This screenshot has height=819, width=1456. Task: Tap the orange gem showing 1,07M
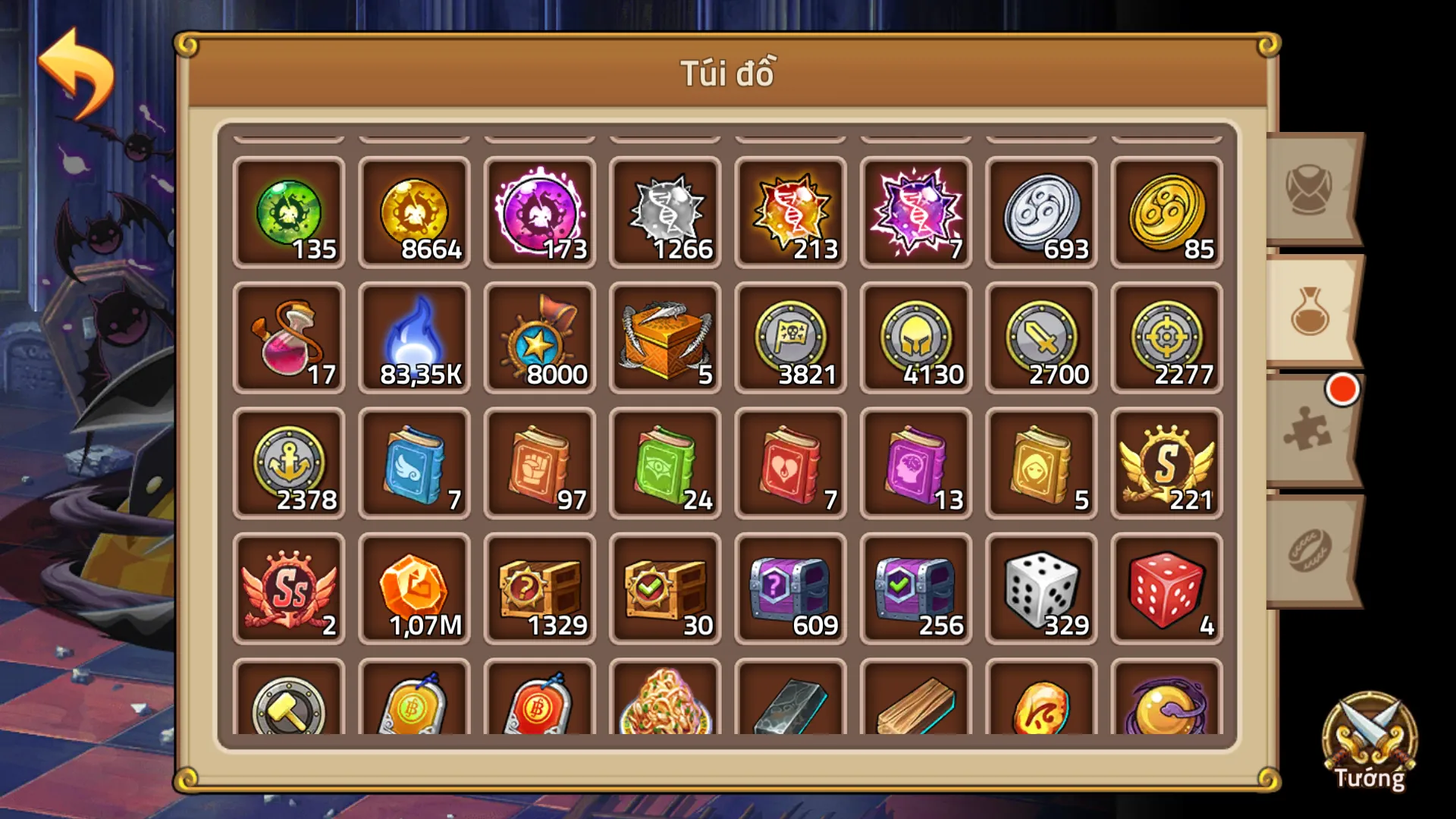coord(414,589)
